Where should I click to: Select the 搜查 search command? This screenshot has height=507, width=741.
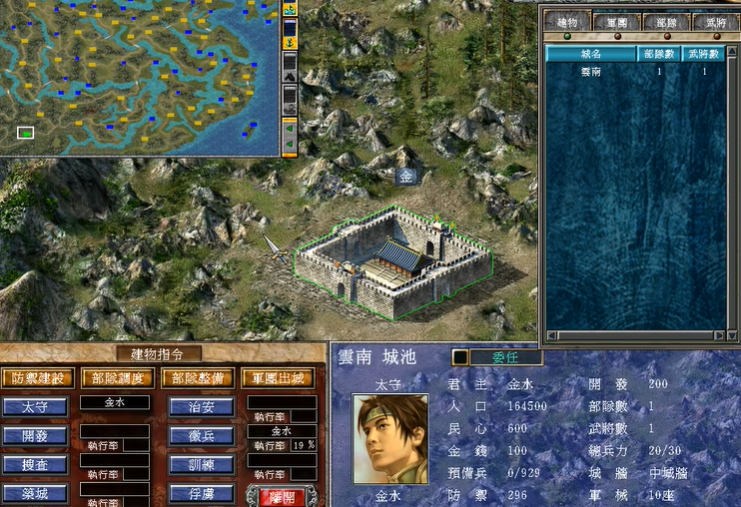(36, 464)
